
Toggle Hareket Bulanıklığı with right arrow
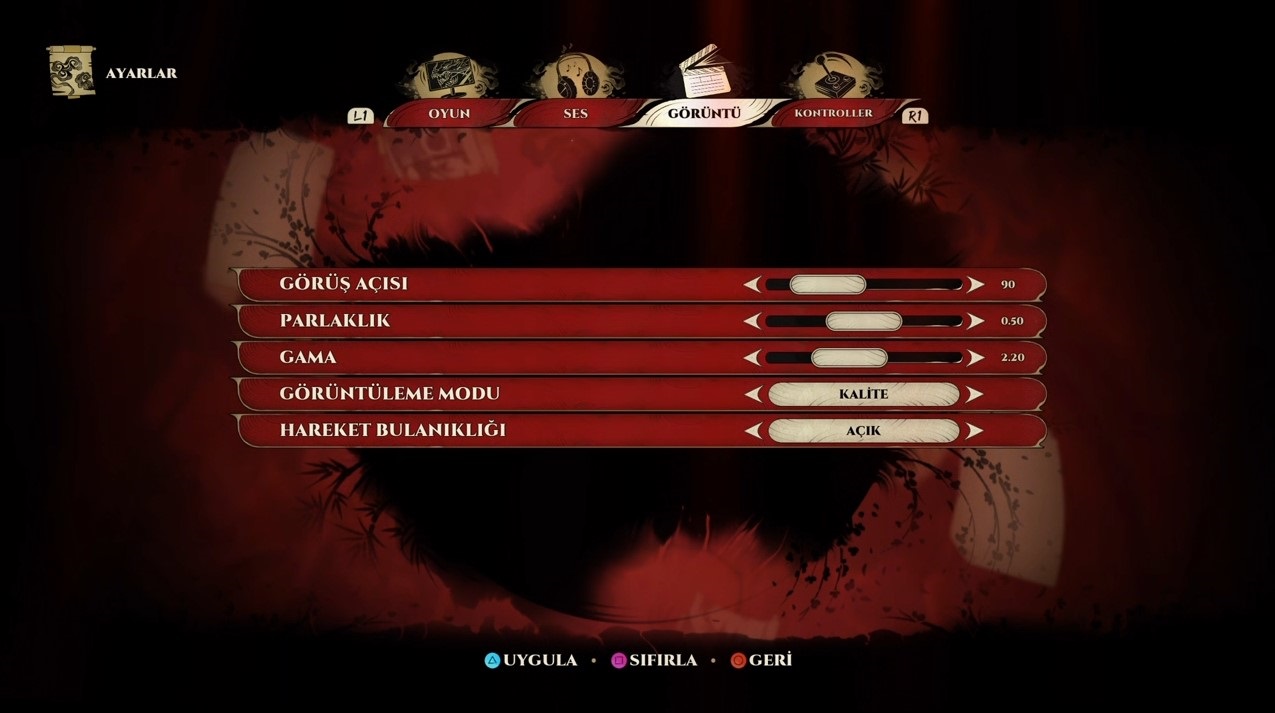click(x=975, y=431)
